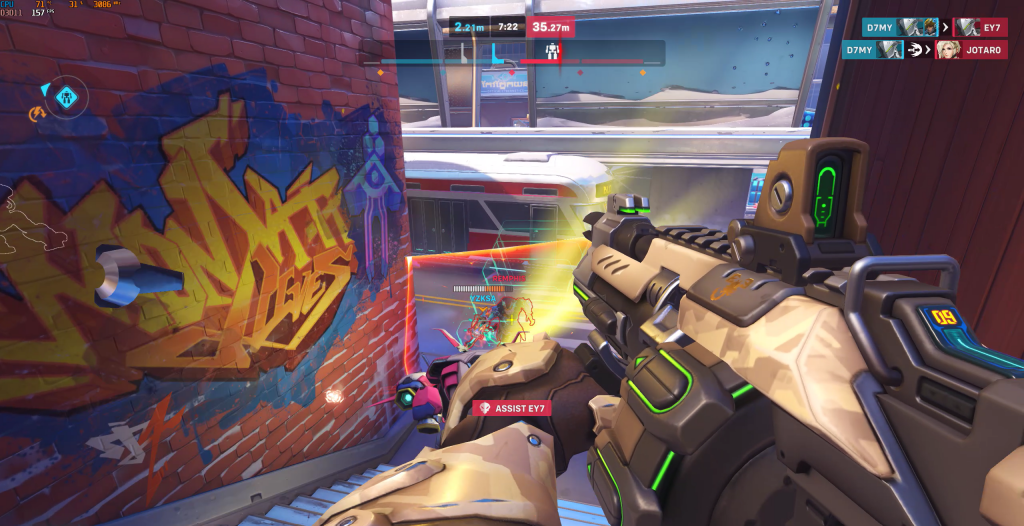Click the blue robot objective marker
1024x526 pixels.
tap(67, 98)
